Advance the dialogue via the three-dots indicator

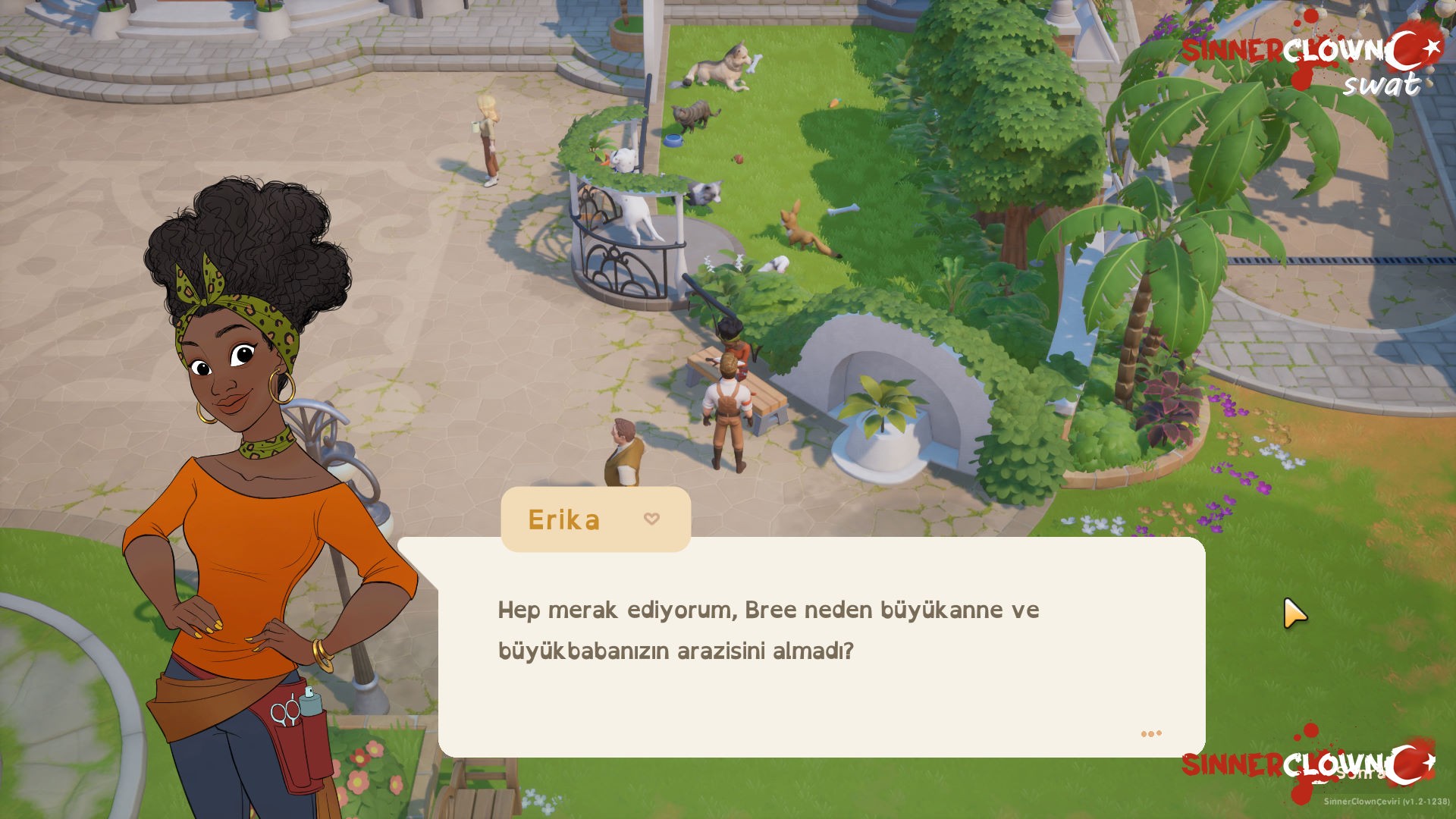[x=1150, y=733]
